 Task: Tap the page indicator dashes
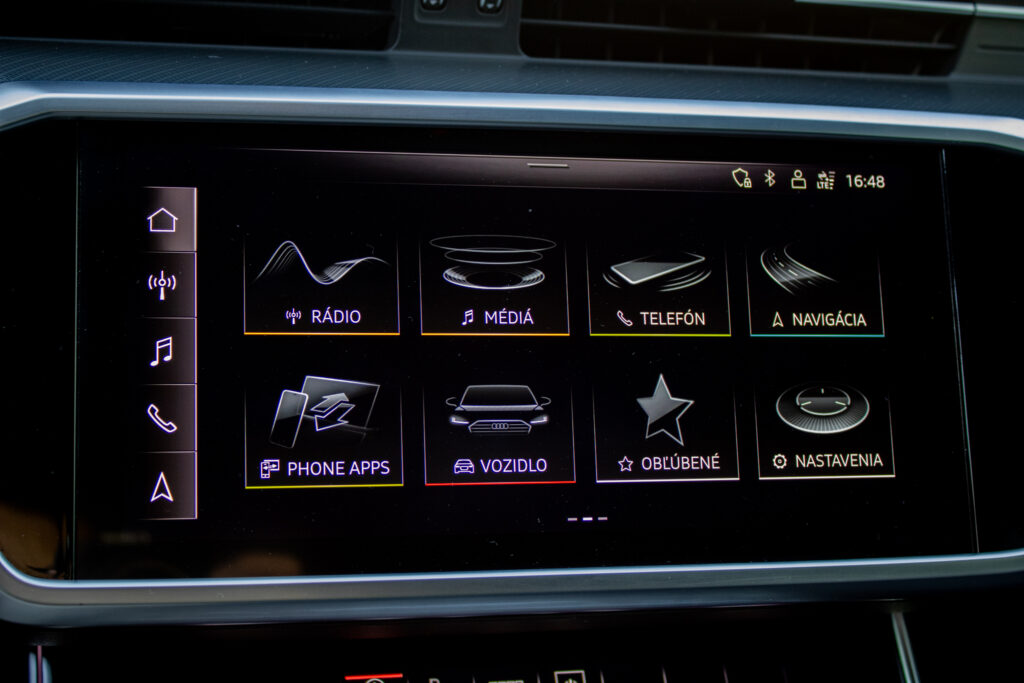587,519
